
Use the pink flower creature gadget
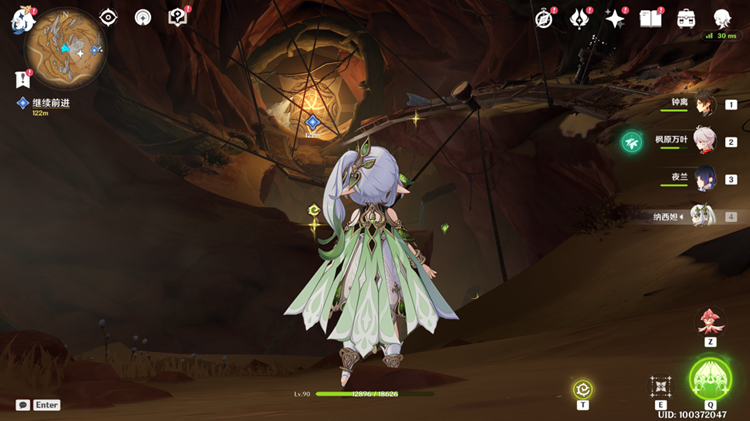(710, 321)
